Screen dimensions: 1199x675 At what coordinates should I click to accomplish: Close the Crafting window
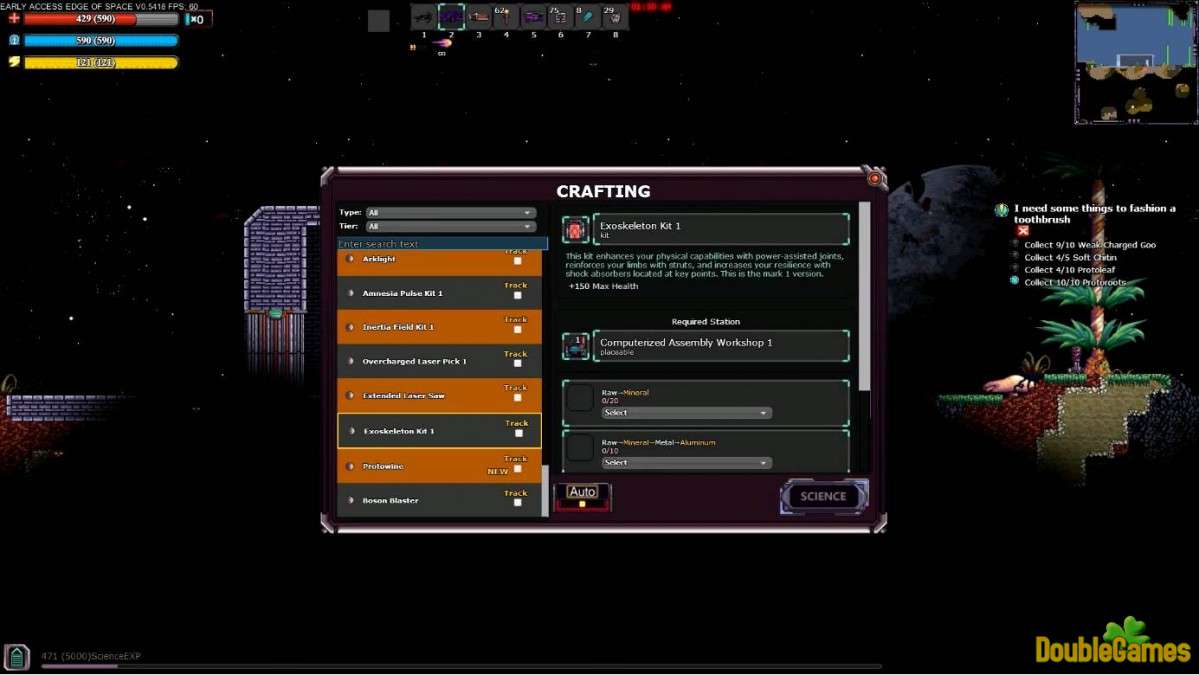tap(875, 178)
